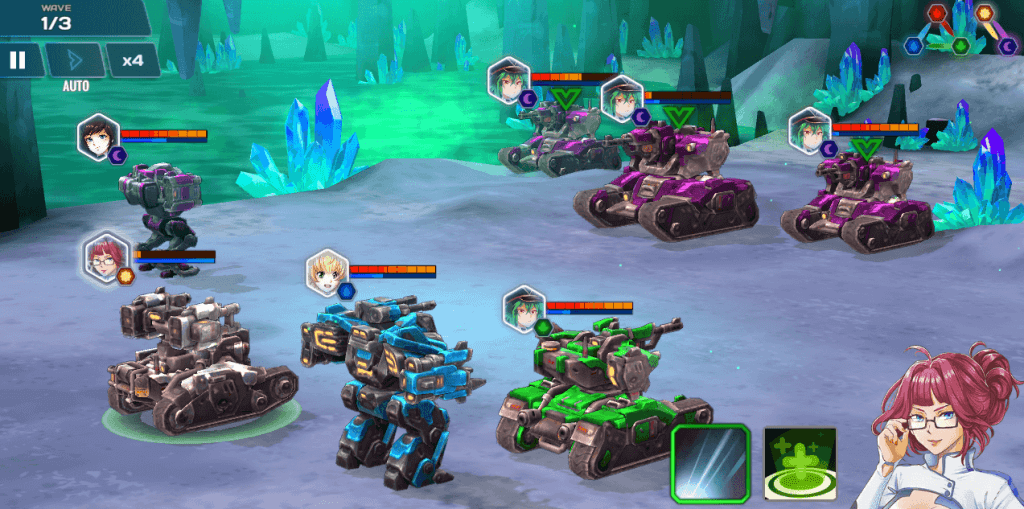Image resolution: width=1024 pixels, height=509 pixels.
Task: Select the red-haired glasses pilot portrait
Action: tap(106, 258)
